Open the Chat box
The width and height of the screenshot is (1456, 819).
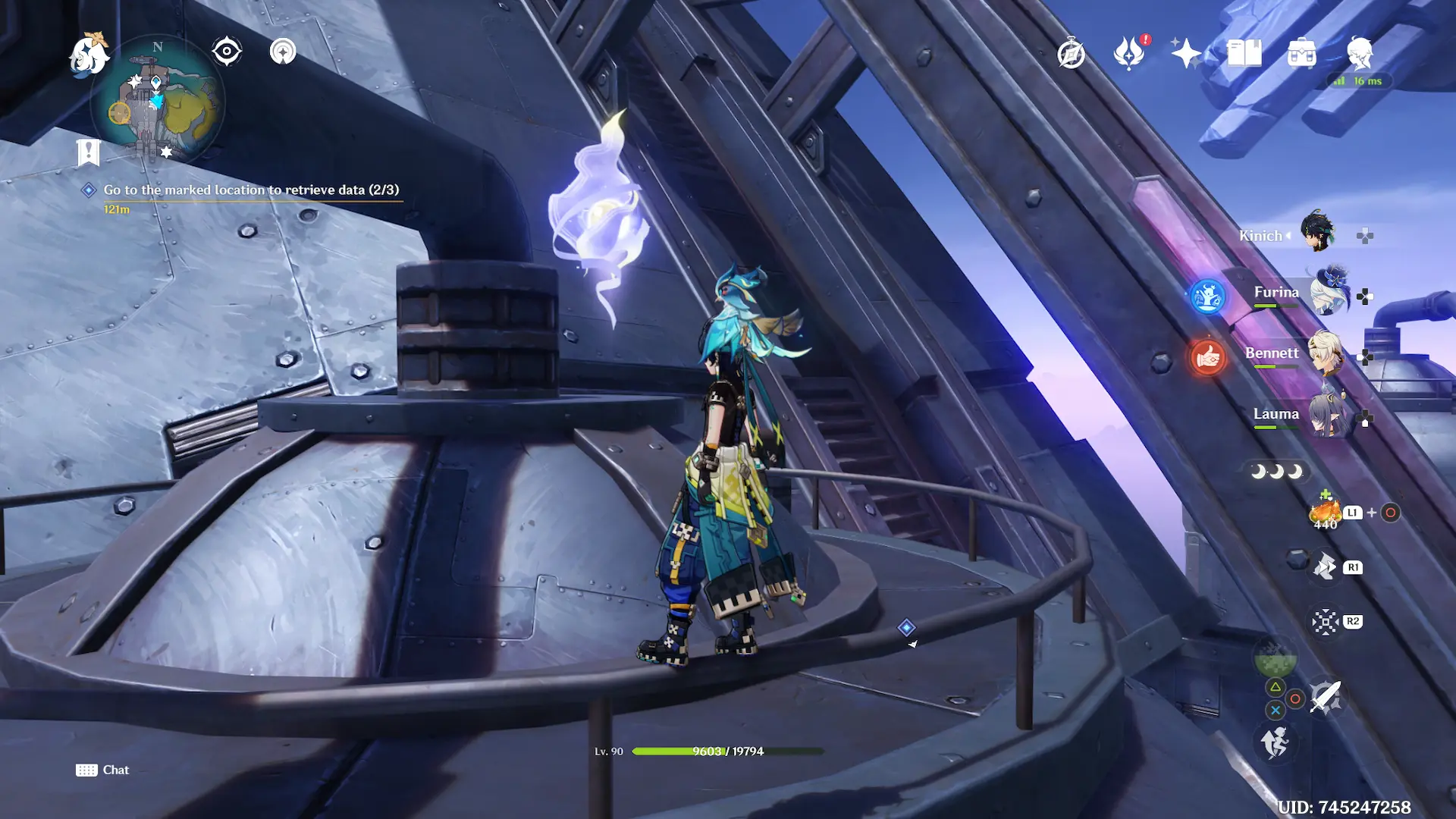103,770
